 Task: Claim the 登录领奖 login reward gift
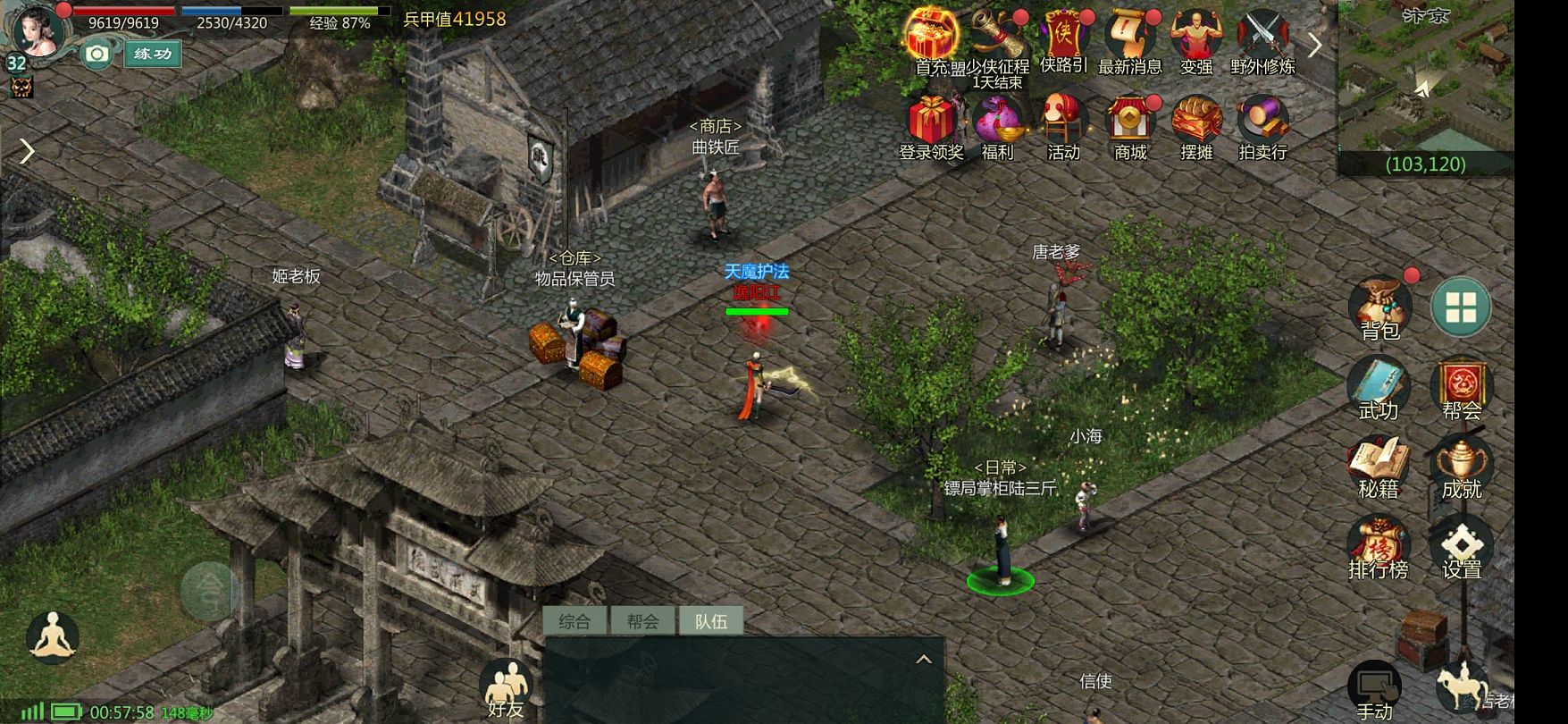931,127
